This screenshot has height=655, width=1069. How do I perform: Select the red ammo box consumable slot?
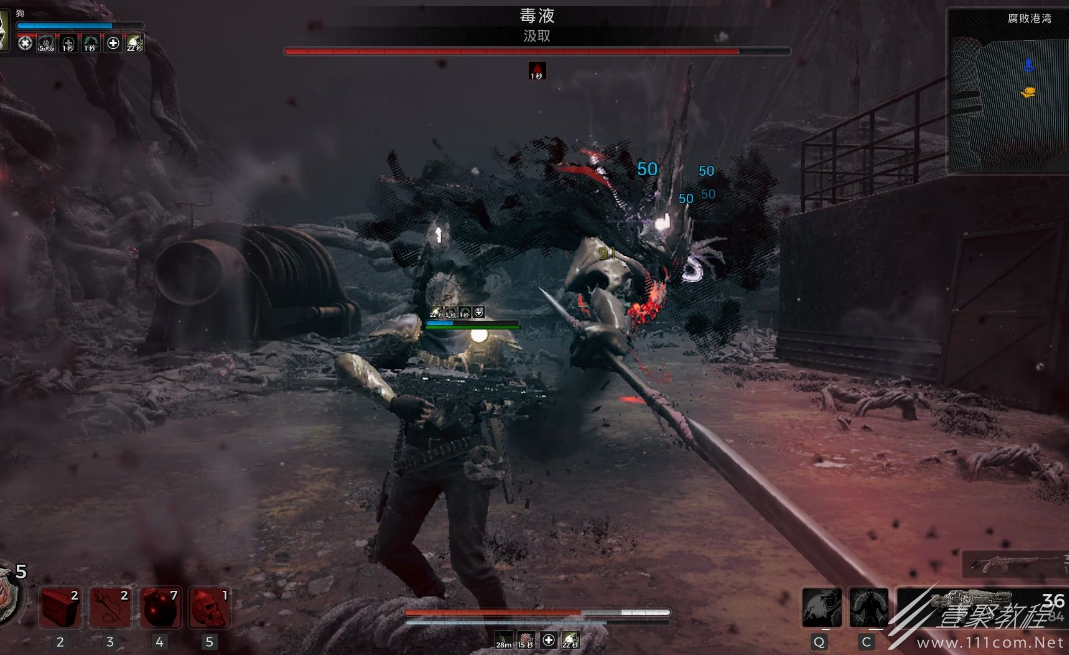(x=60, y=607)
